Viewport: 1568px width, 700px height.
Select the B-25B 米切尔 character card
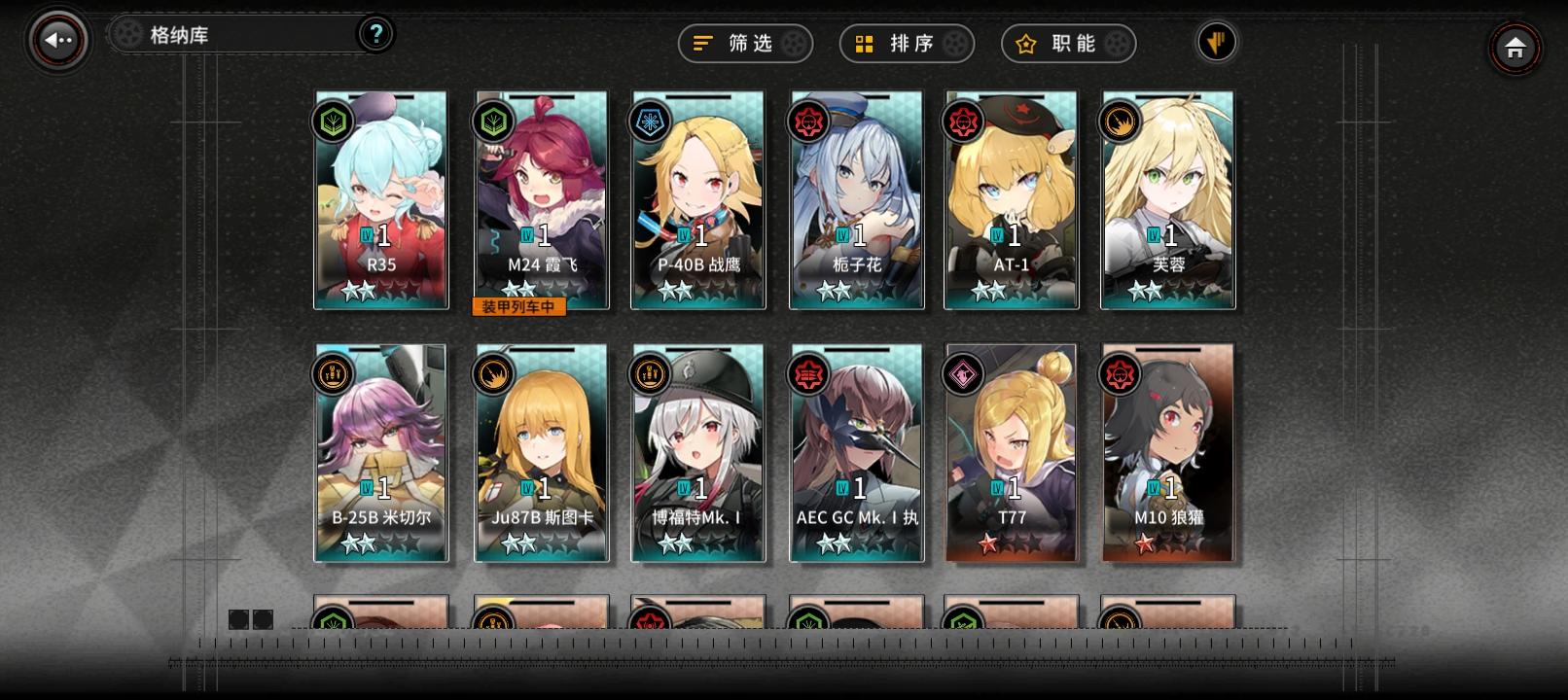[x=381, y=452]
